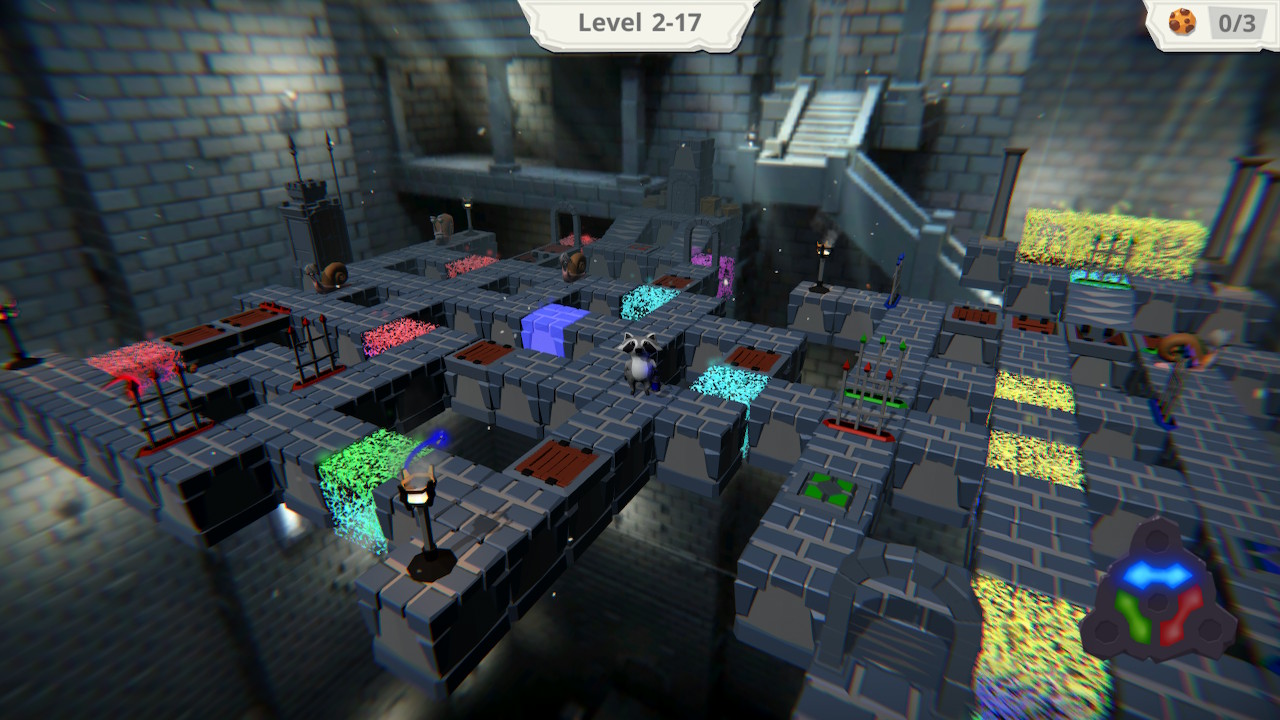The image size is (1280, 720).
Task: Select blue on the paint color selector
Action: tap(1157, 572)
